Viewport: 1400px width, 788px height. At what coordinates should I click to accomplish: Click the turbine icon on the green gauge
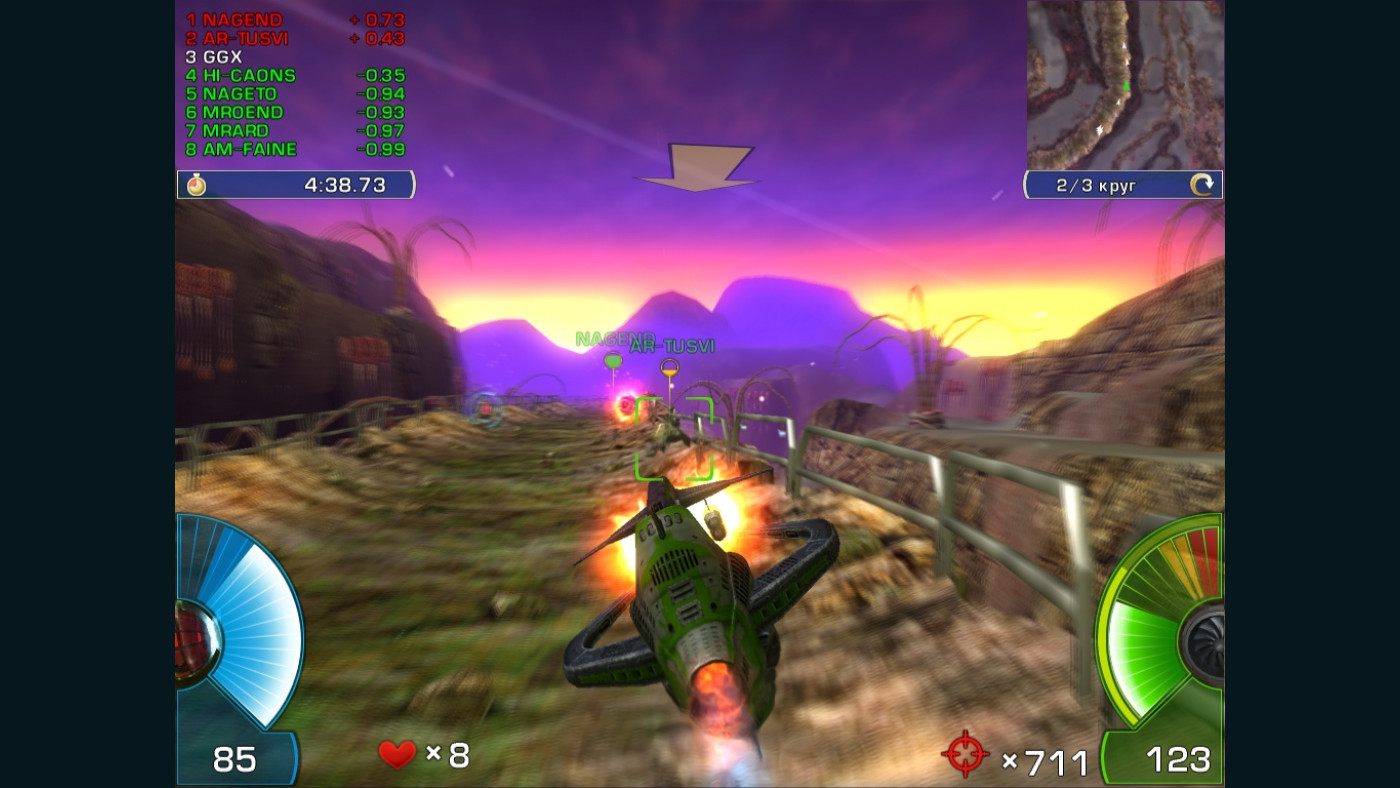tap(1202, 643)
